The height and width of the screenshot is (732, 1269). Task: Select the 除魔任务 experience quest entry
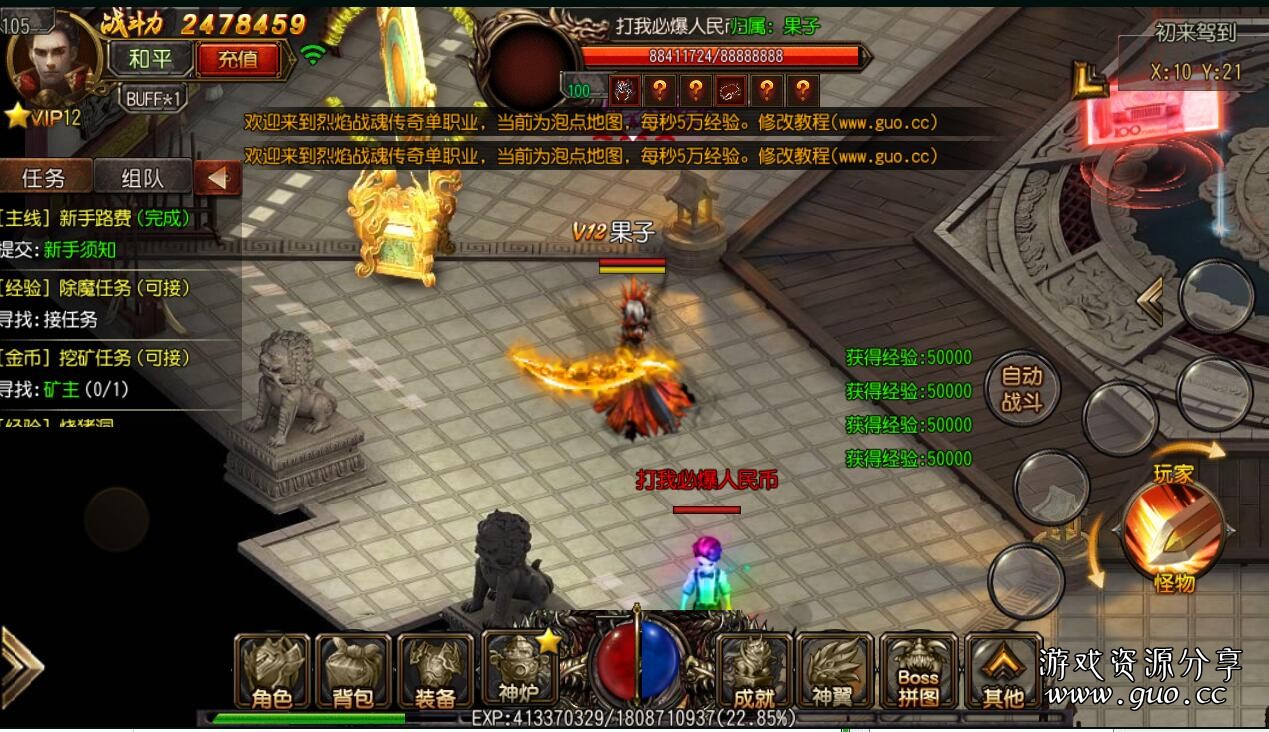tap(100, 288)
